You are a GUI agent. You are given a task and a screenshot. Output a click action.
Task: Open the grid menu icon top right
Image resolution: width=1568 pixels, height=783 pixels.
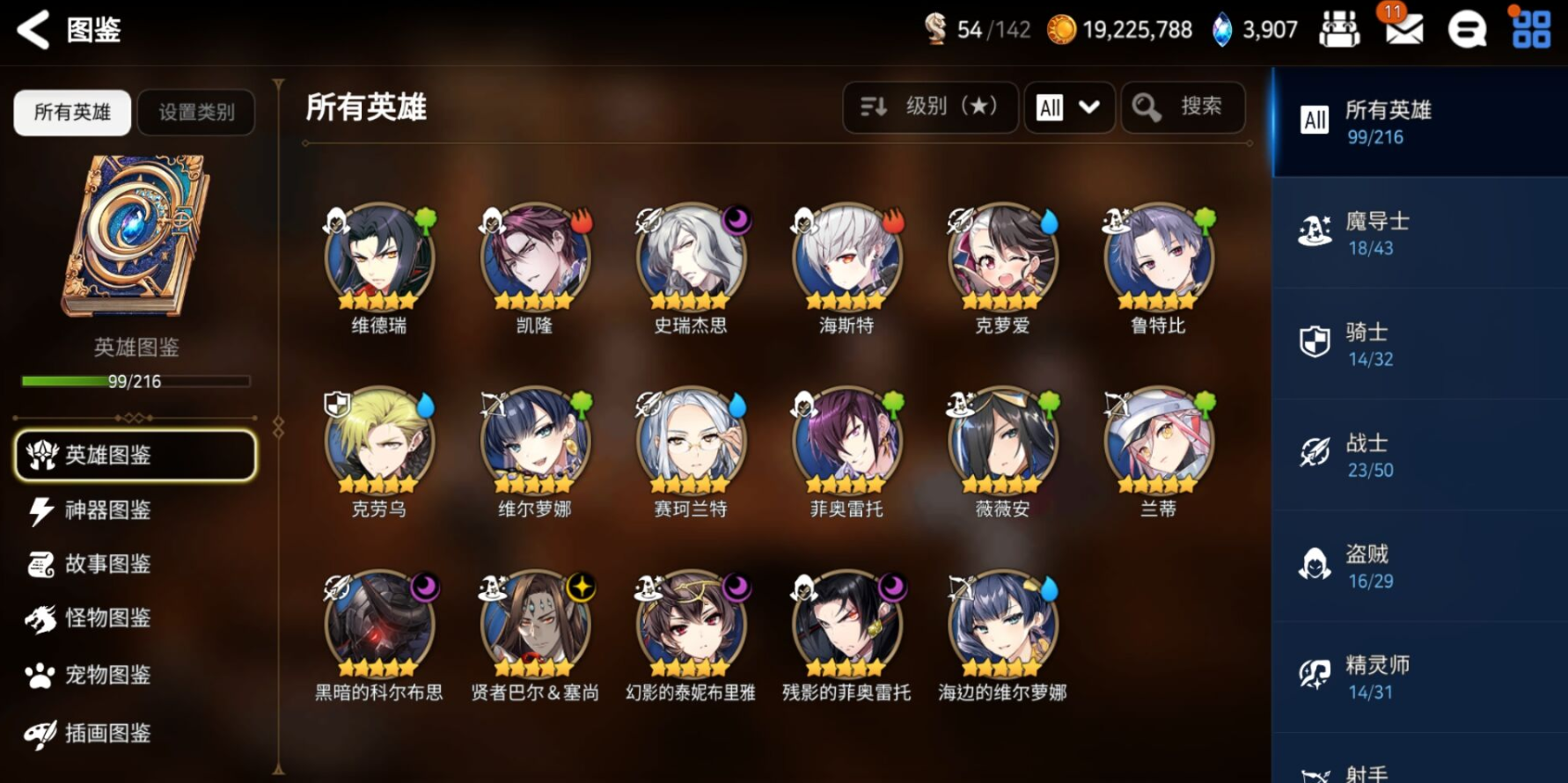pyautogui.click(x=1531, y=28)
